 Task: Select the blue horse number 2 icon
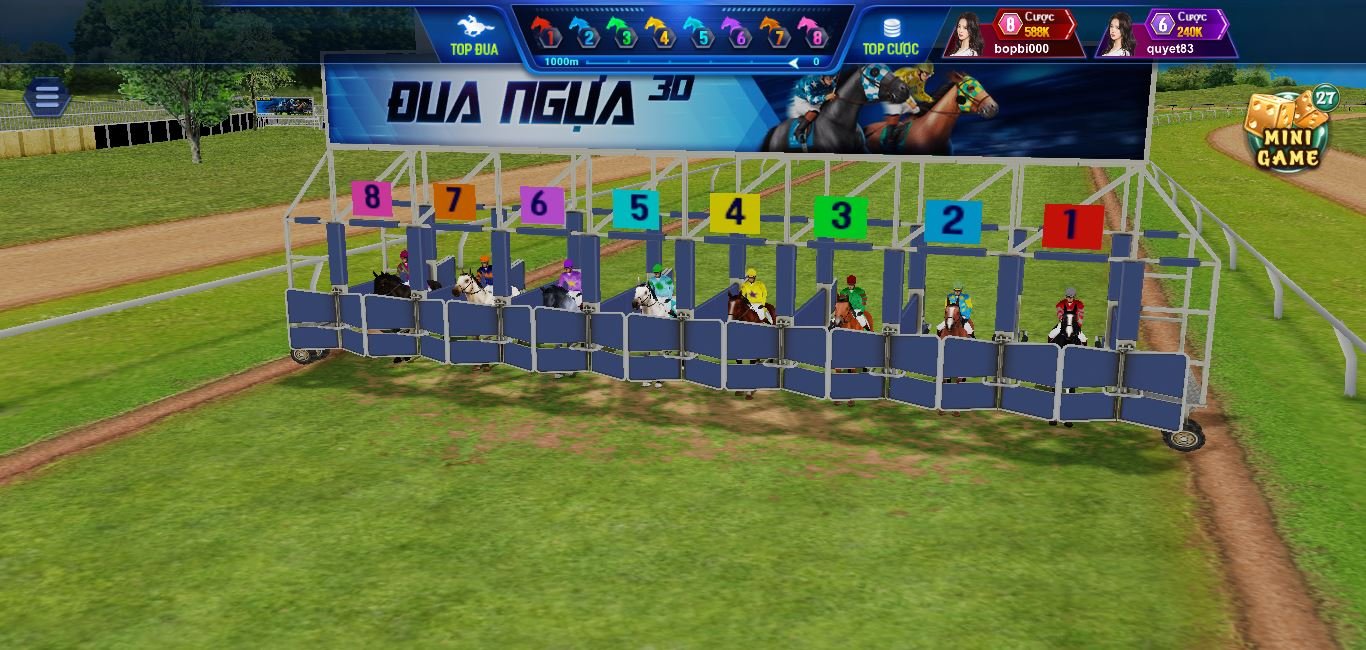[x=584, y=32]
